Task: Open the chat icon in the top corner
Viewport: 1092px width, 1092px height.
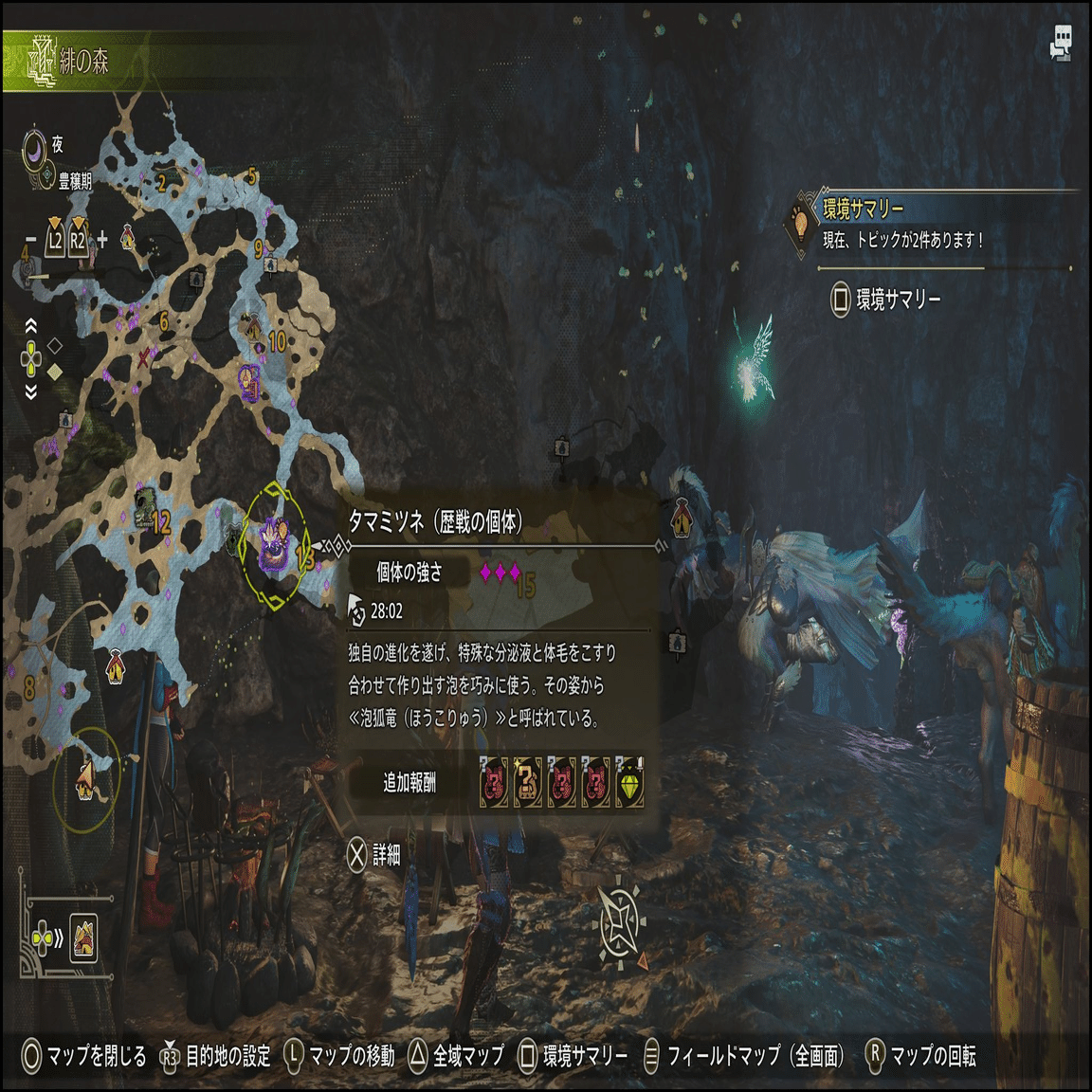Action: (1061, 43)
